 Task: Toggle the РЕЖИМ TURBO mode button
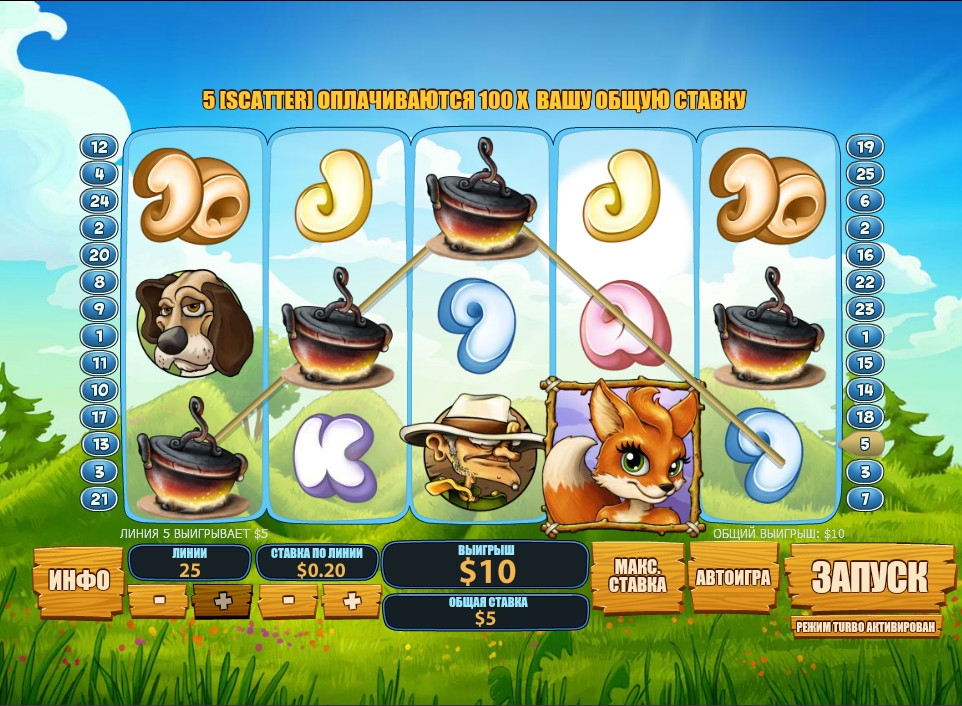pos(867,627)
